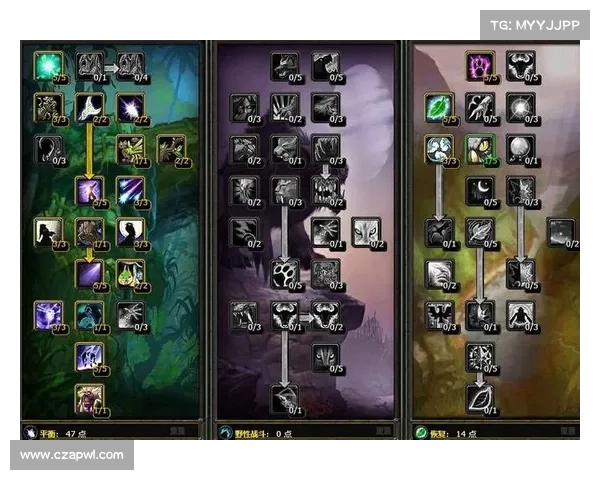
Task: Select the white leaf talent at Restoration's bottom
Action: (480, 398)
